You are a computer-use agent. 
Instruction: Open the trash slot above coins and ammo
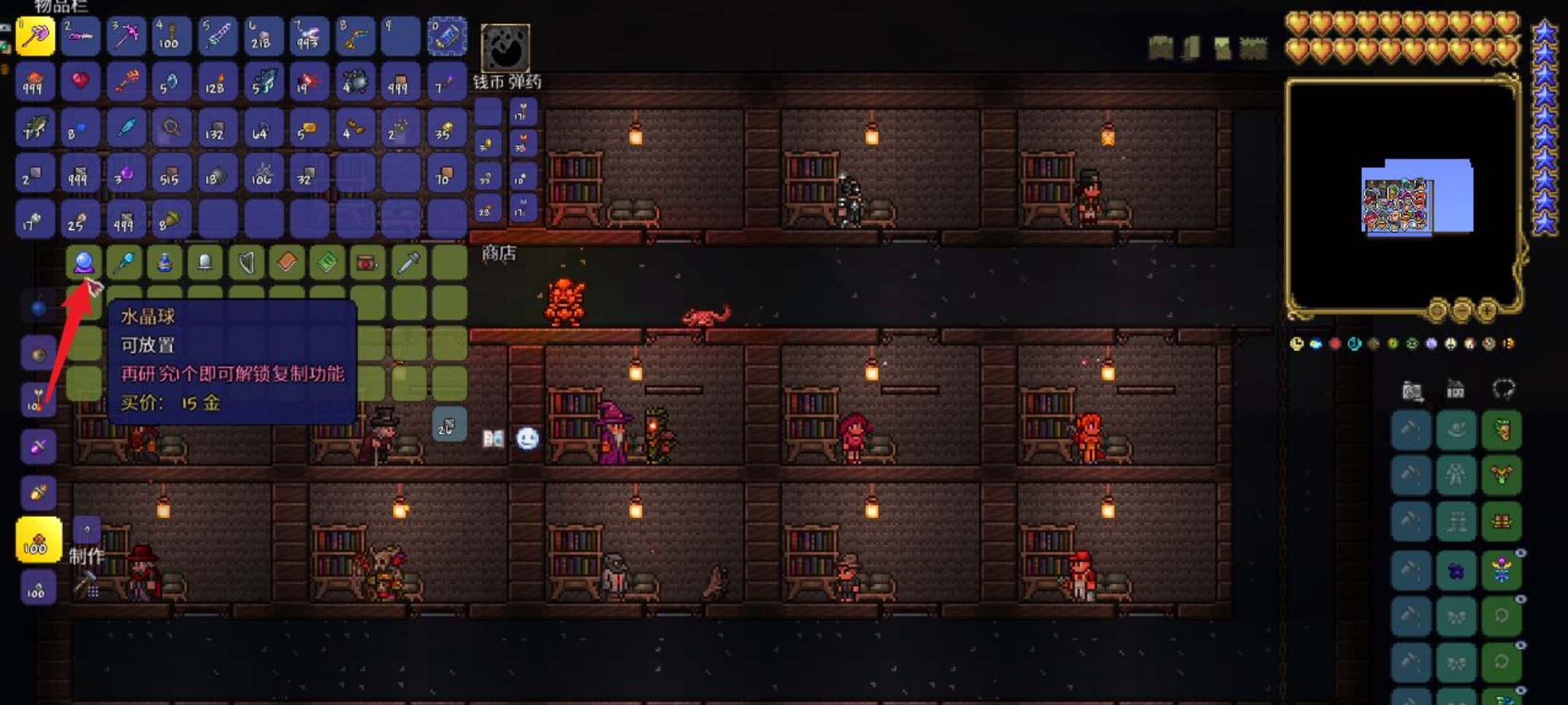[505, 48]
